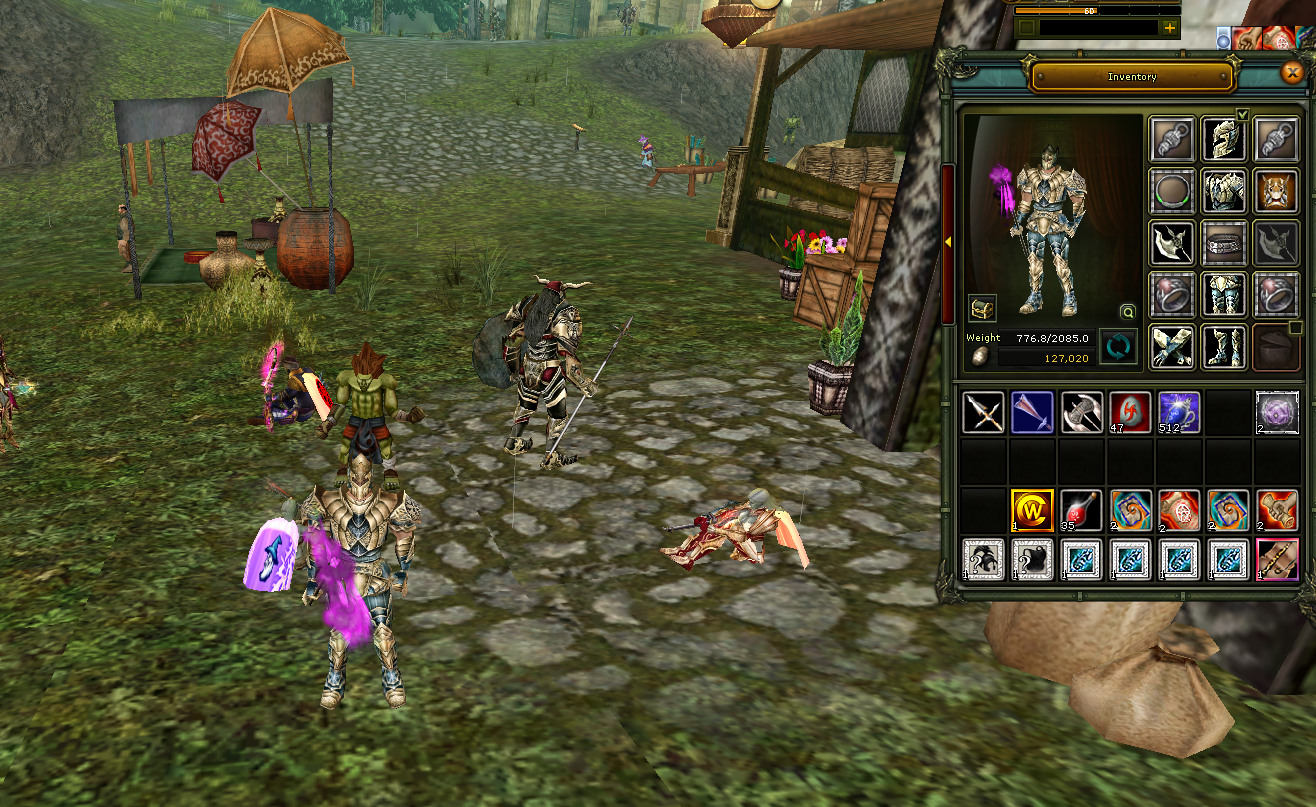Click the equipped chest armor slot
The width and height of the screenshot is (1316, 807).
1223,190
